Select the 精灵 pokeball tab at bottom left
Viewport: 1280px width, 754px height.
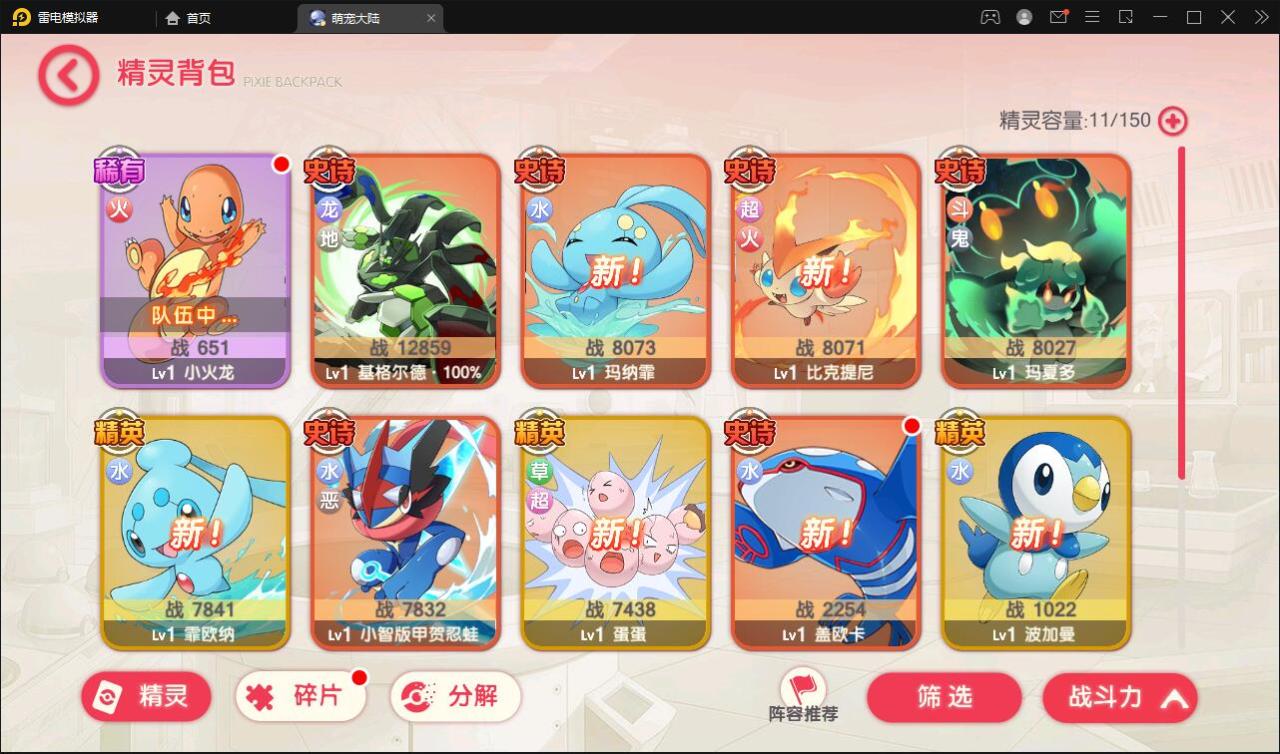coord(145,697)
